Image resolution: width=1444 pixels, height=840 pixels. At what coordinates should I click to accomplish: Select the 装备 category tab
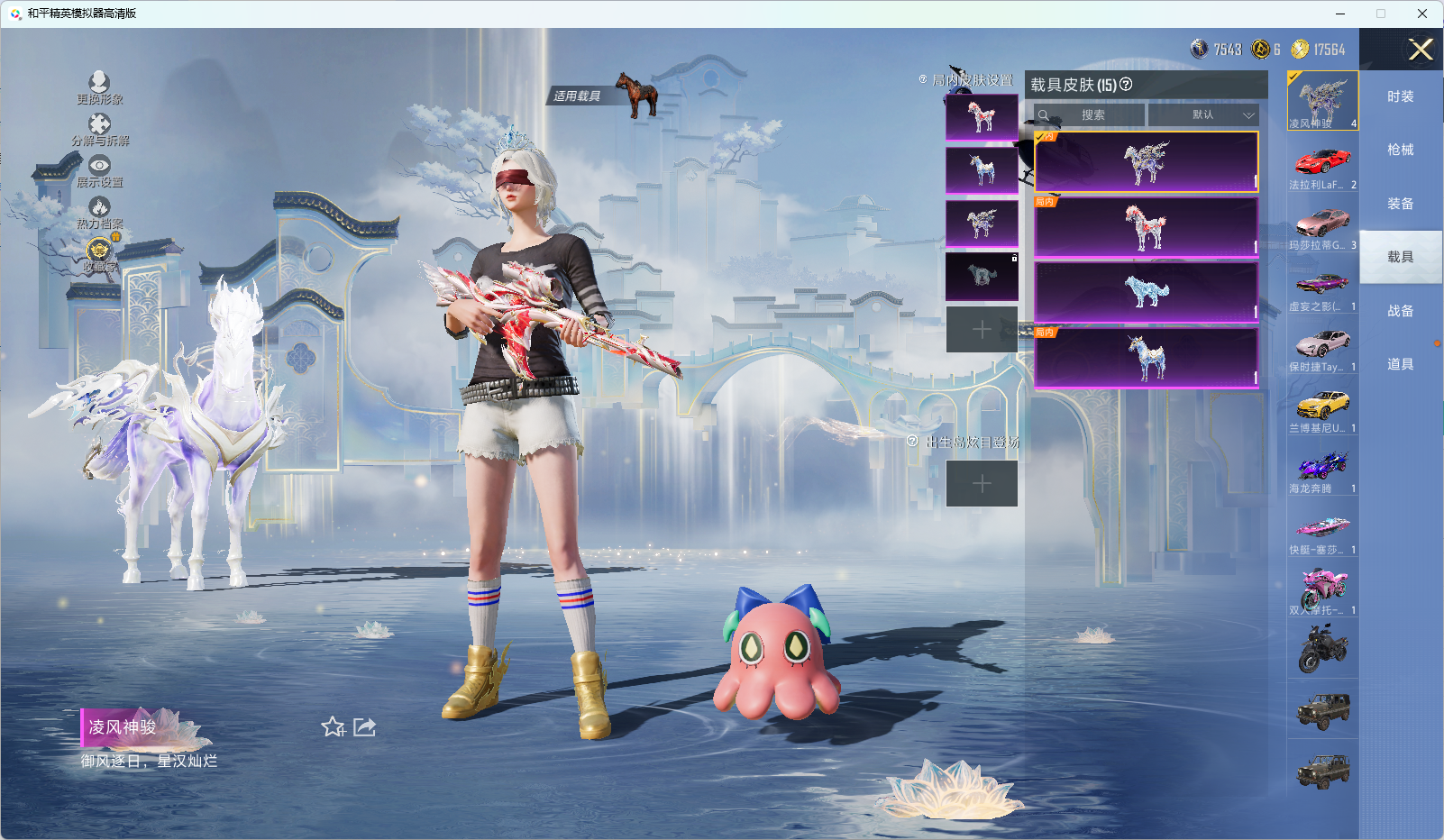(1400, 204)
